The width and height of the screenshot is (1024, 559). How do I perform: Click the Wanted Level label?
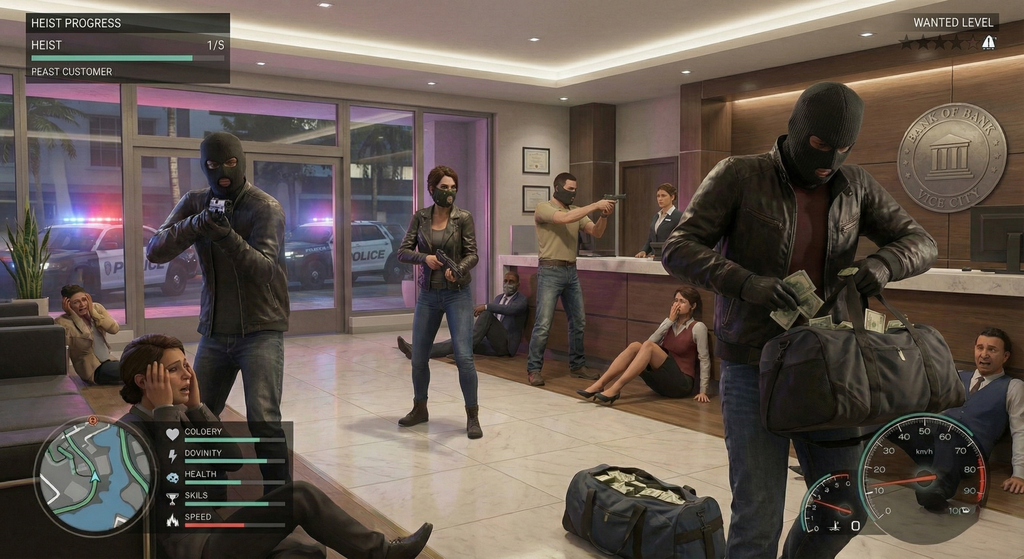tap(953, 22)
